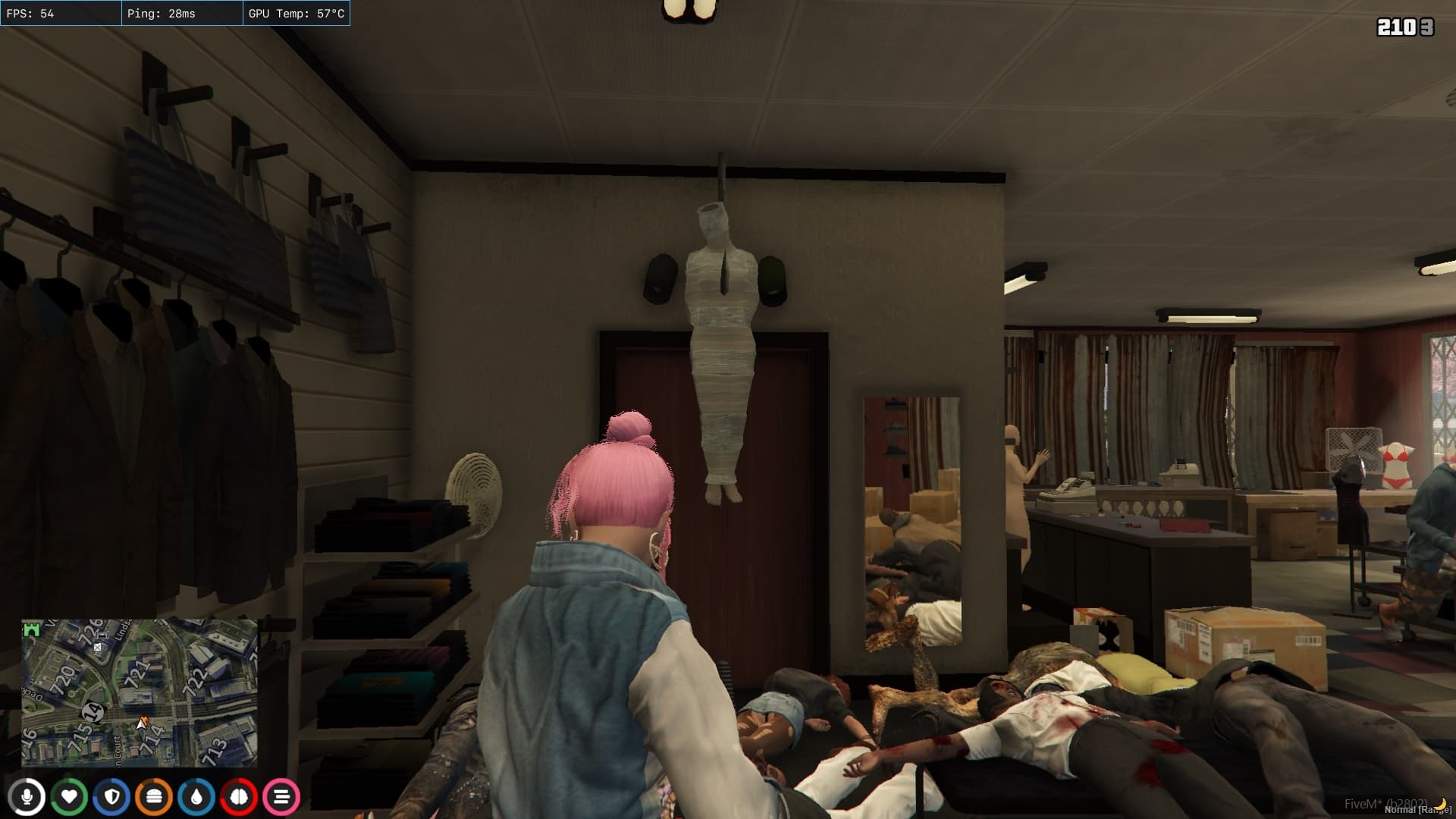
Task: Click the red brain stress indicator icon
Action: (x=239, y=796)
